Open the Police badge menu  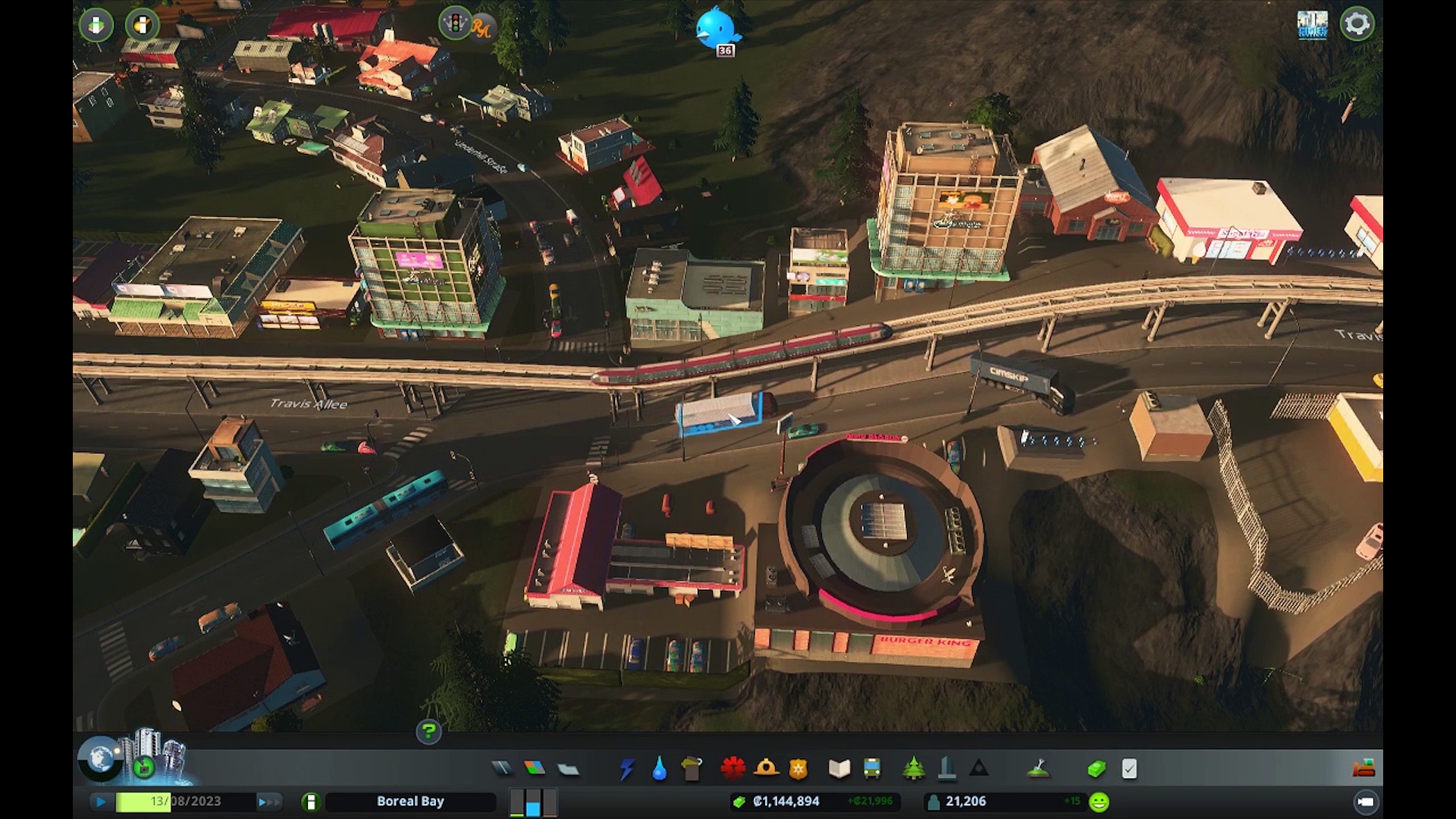[x=798, y=769]
